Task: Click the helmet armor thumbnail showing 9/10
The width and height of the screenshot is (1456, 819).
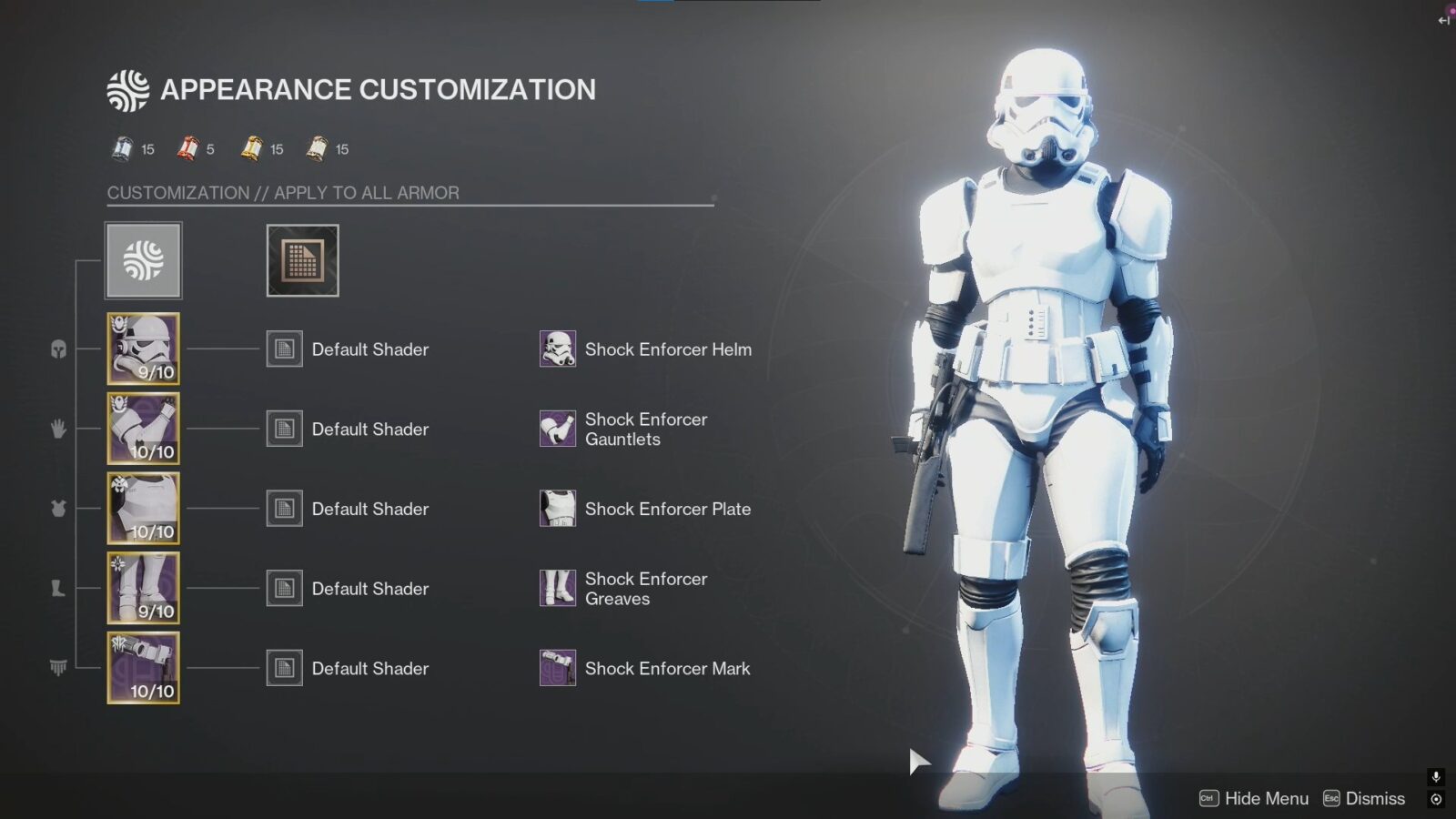Action: (143, 349)
